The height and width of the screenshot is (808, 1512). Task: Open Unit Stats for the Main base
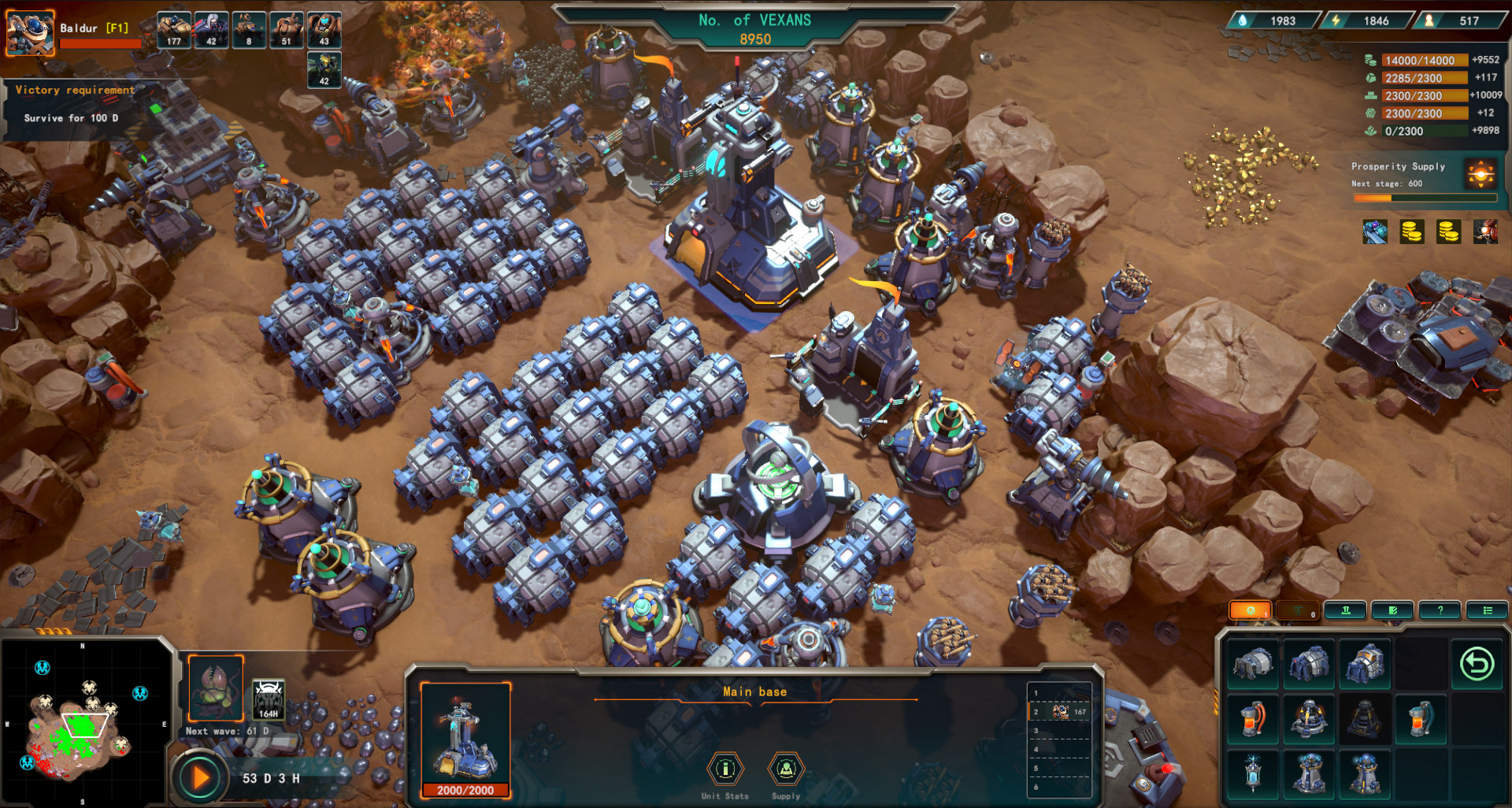(725, 769)
